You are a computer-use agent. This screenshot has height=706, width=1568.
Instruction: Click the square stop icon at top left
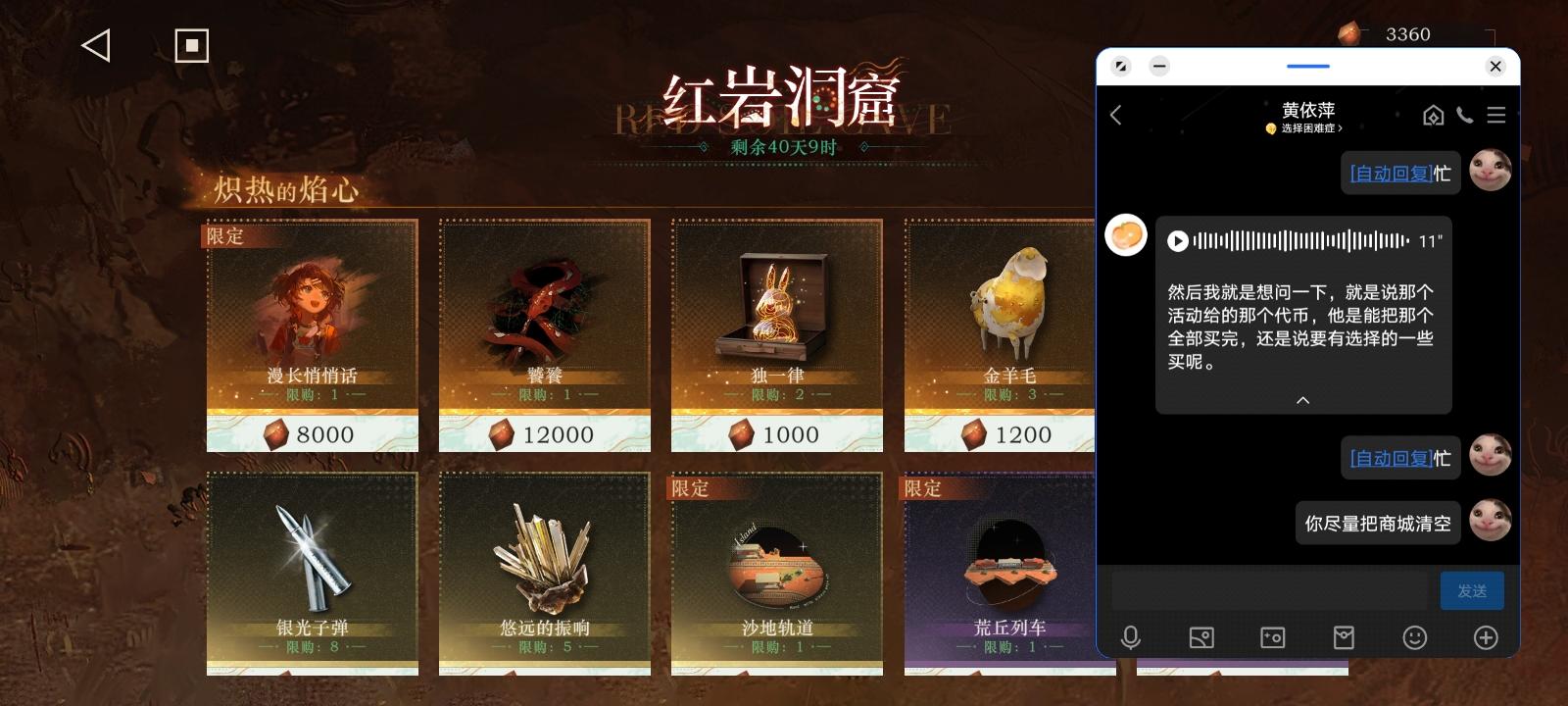point(192,43)
